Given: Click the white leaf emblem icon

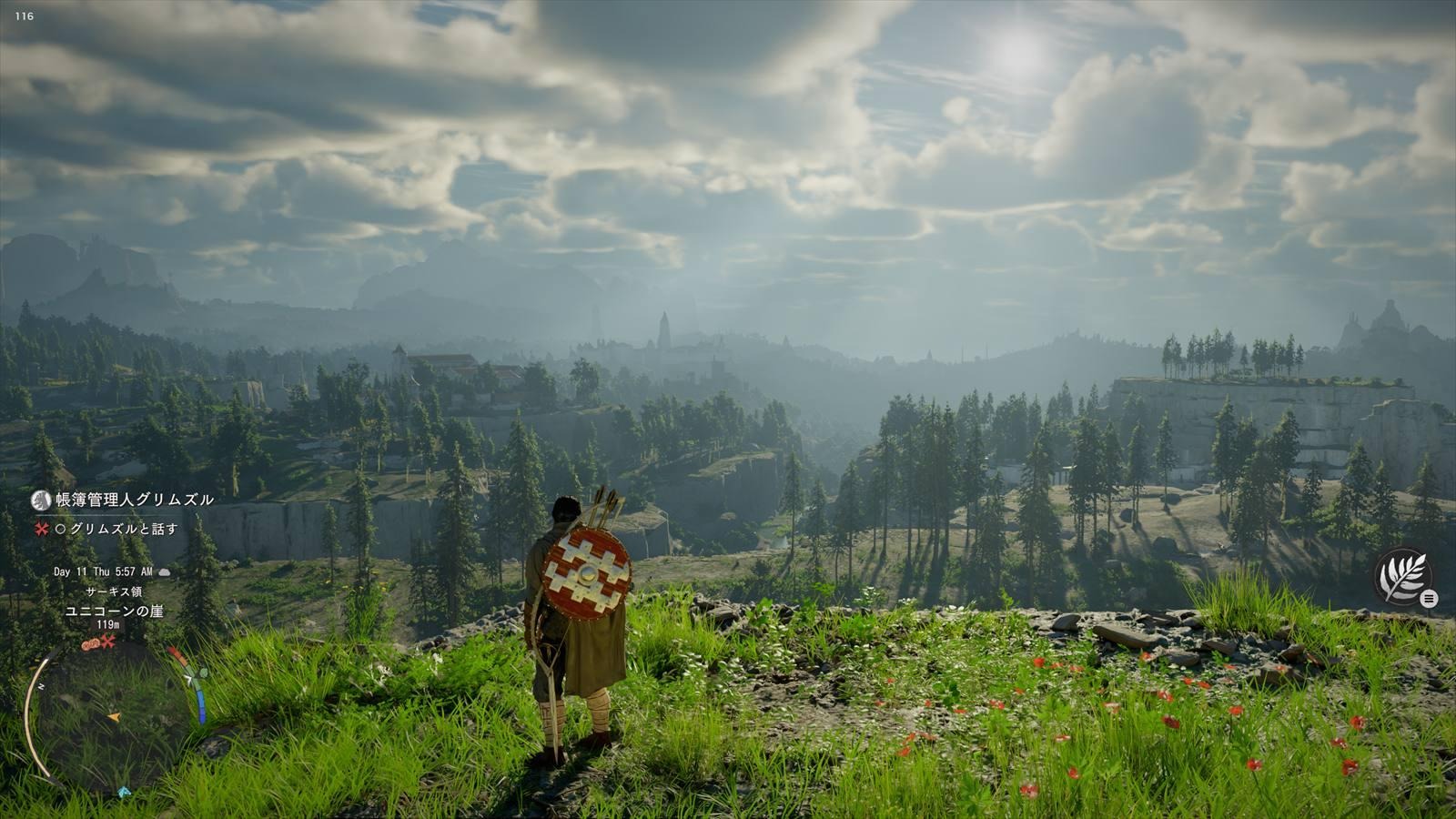Looking at the screenshot, I should click(x=1400, y=576).
